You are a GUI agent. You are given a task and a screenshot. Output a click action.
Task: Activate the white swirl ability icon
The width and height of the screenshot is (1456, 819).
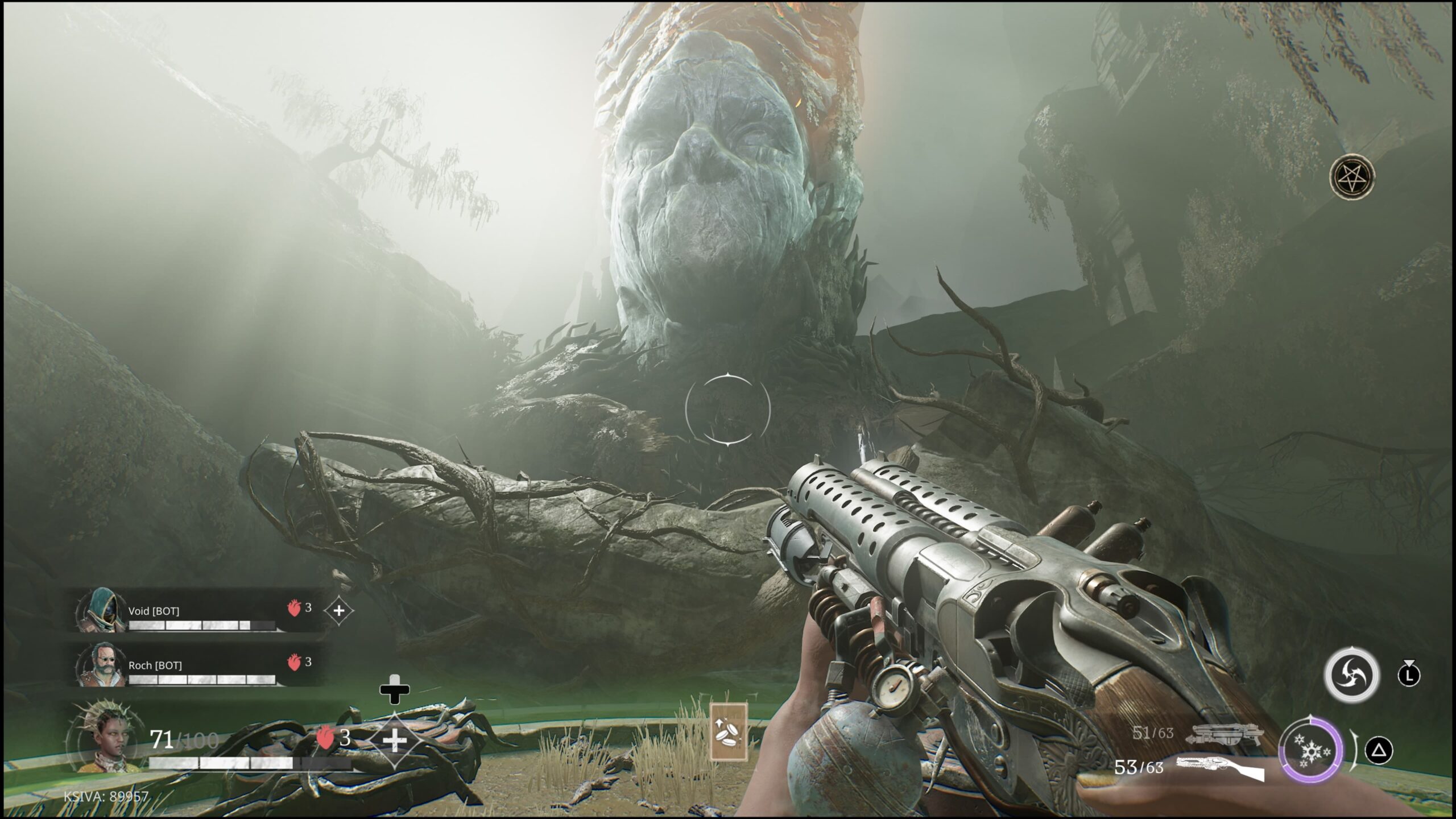pyautogui.click(x=1352, y=675)
